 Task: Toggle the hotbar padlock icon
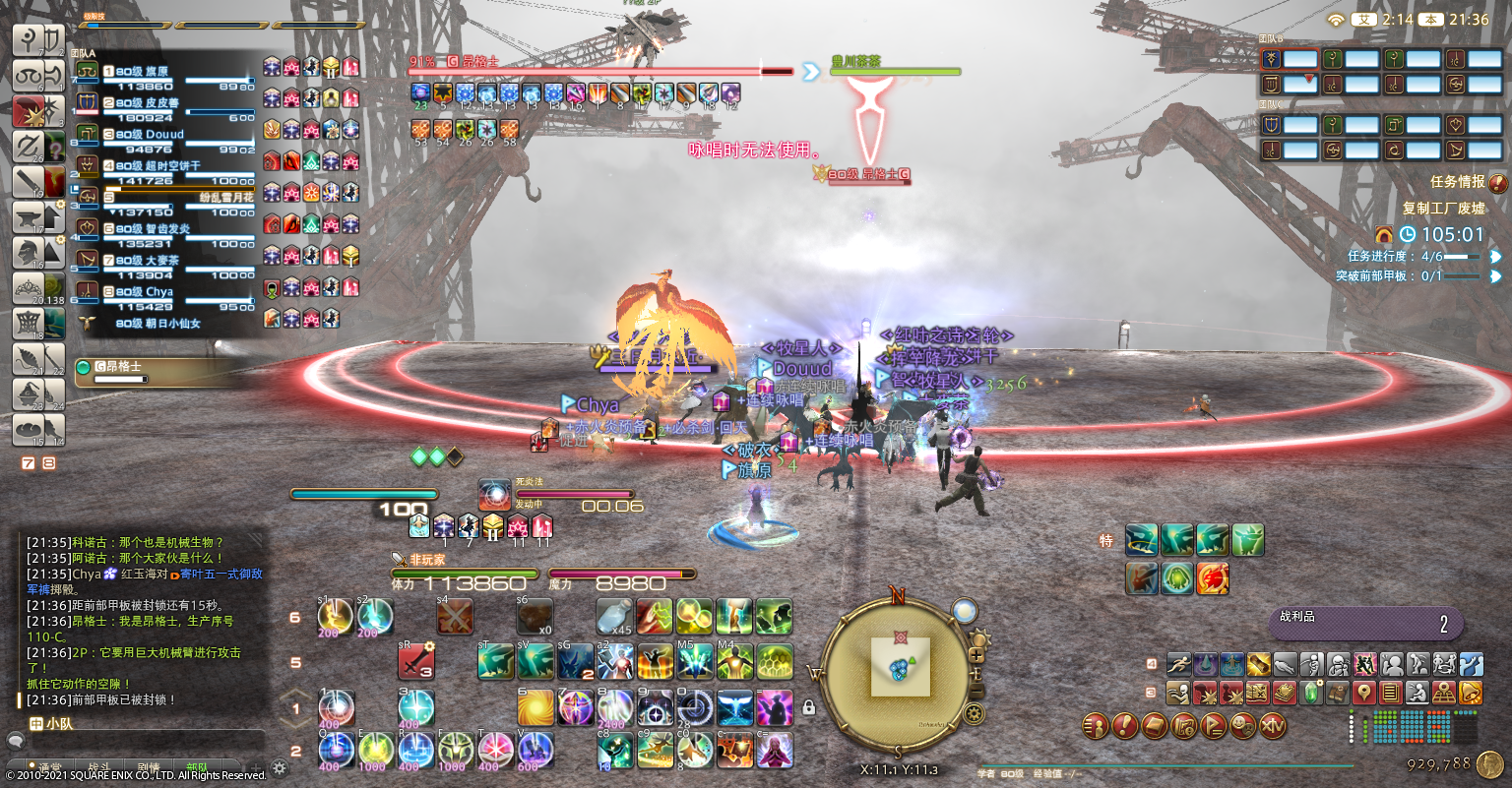click(x=808, y=706)
